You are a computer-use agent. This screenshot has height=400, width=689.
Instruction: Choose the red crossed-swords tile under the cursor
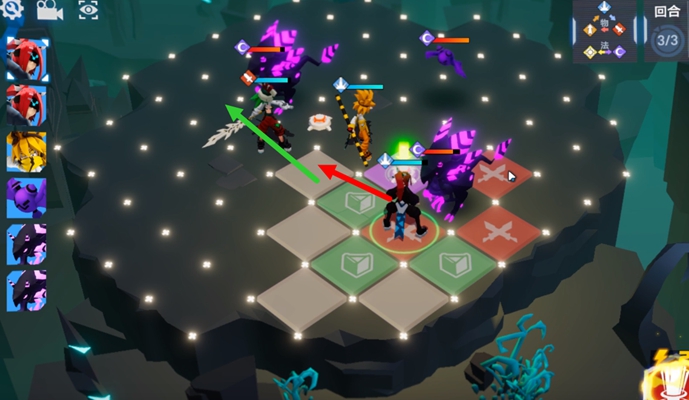click(x=495, y=177)
